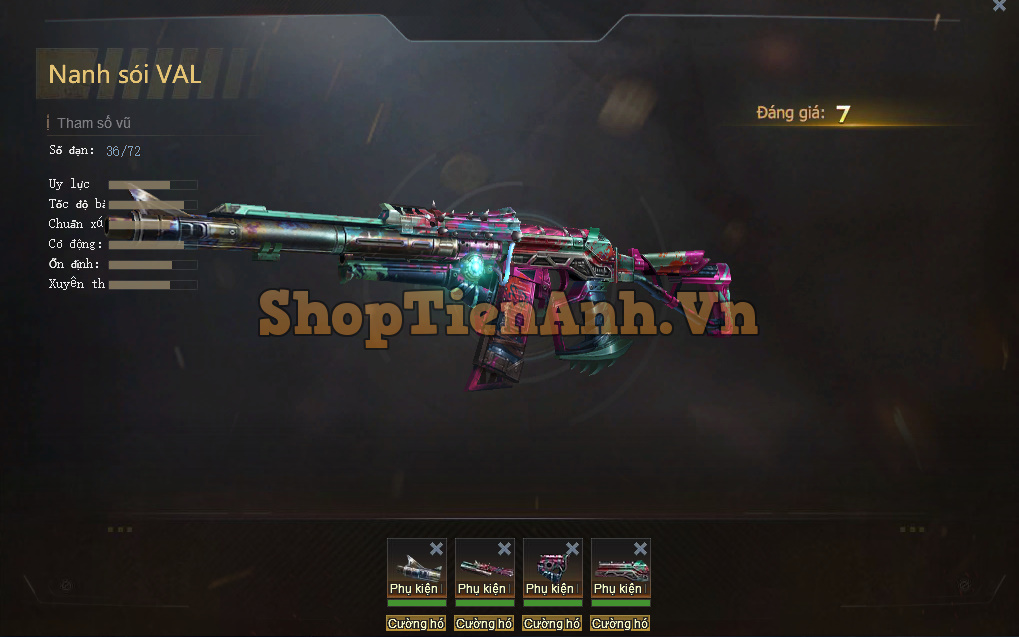1019x637 pixels.
Task: Remove the long barrel accessory with its X
Action: point(504,548)
